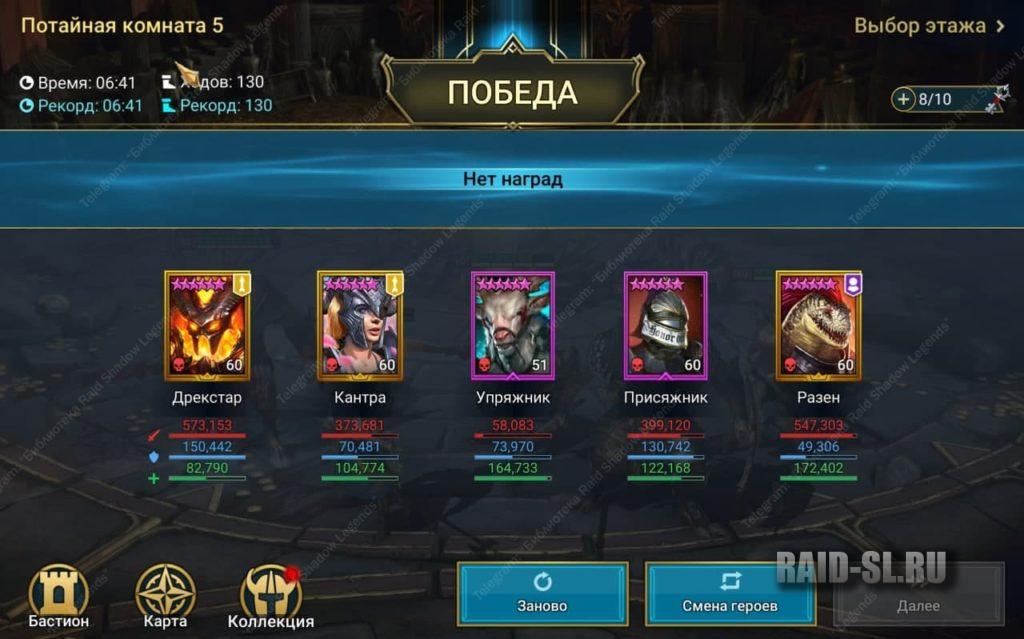Viewport: 1024px width, 639px height.
Task: Open the Коллекция of heroes
Action: (x=271, y=597)
